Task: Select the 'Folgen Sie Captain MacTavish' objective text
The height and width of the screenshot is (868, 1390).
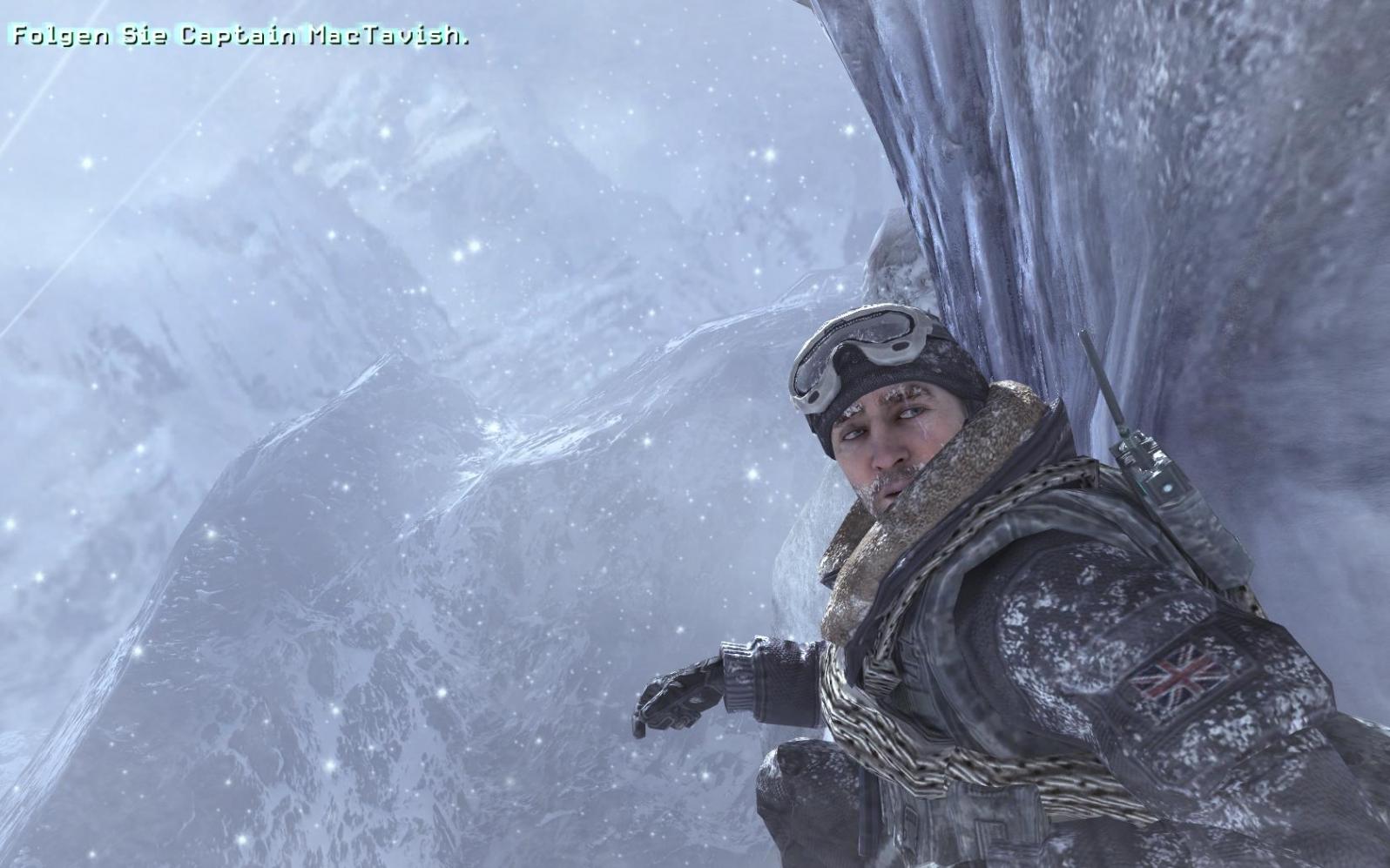Action: 240,36
